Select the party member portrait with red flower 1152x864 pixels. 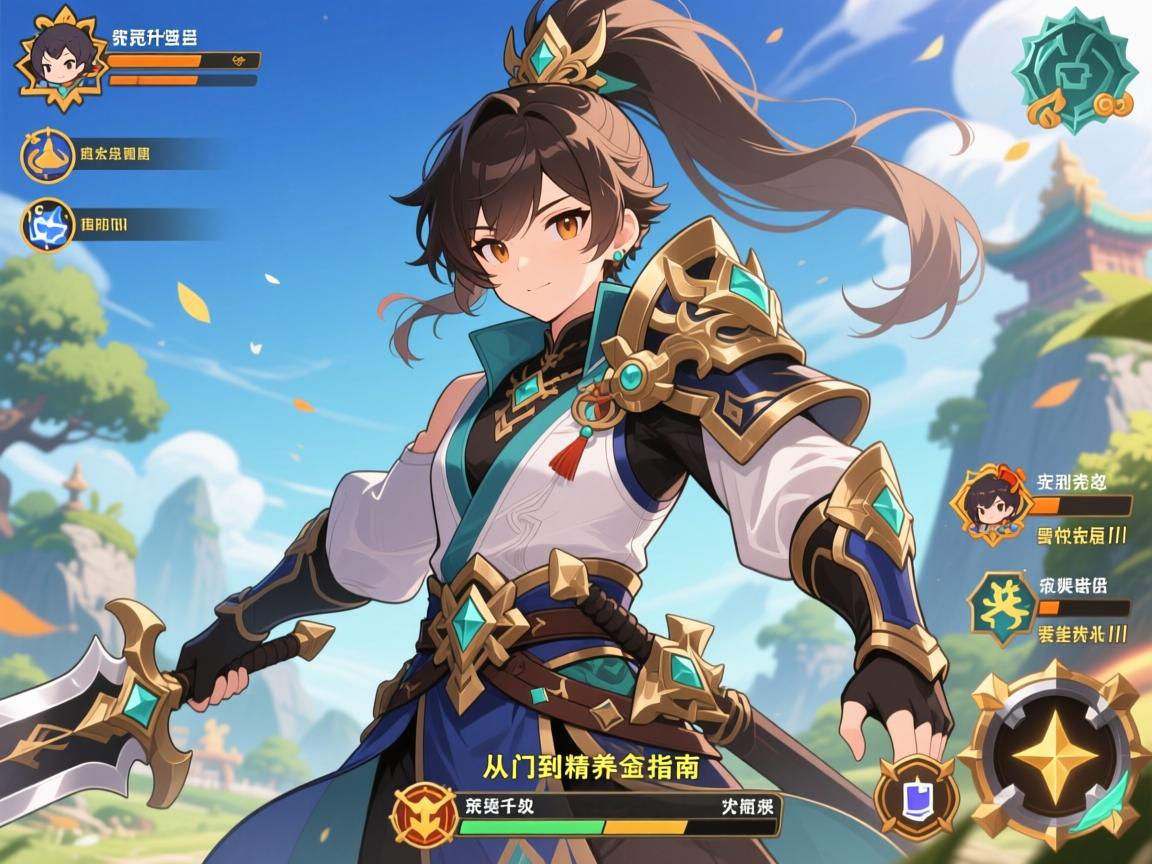992,504
